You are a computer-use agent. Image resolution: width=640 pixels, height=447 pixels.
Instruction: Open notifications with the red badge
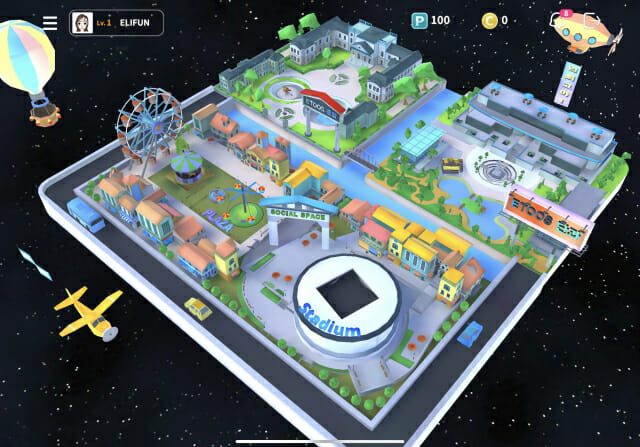(x=559, y=20)
